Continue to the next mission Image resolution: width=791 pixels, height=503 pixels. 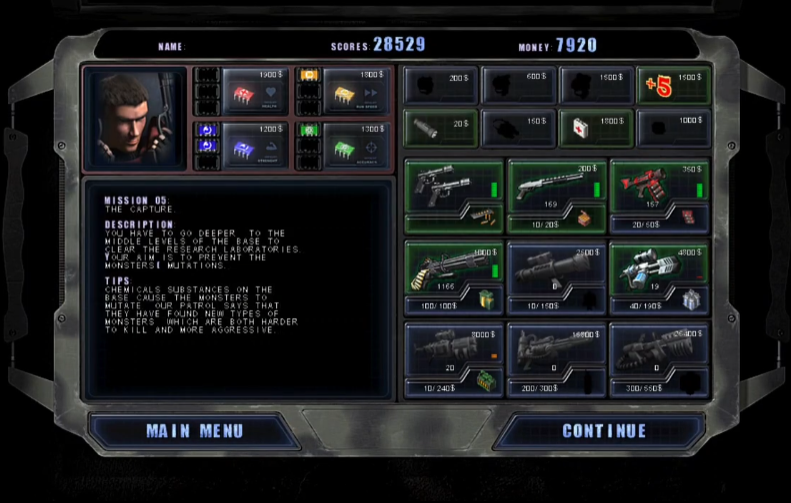click(x=604, y=431)
